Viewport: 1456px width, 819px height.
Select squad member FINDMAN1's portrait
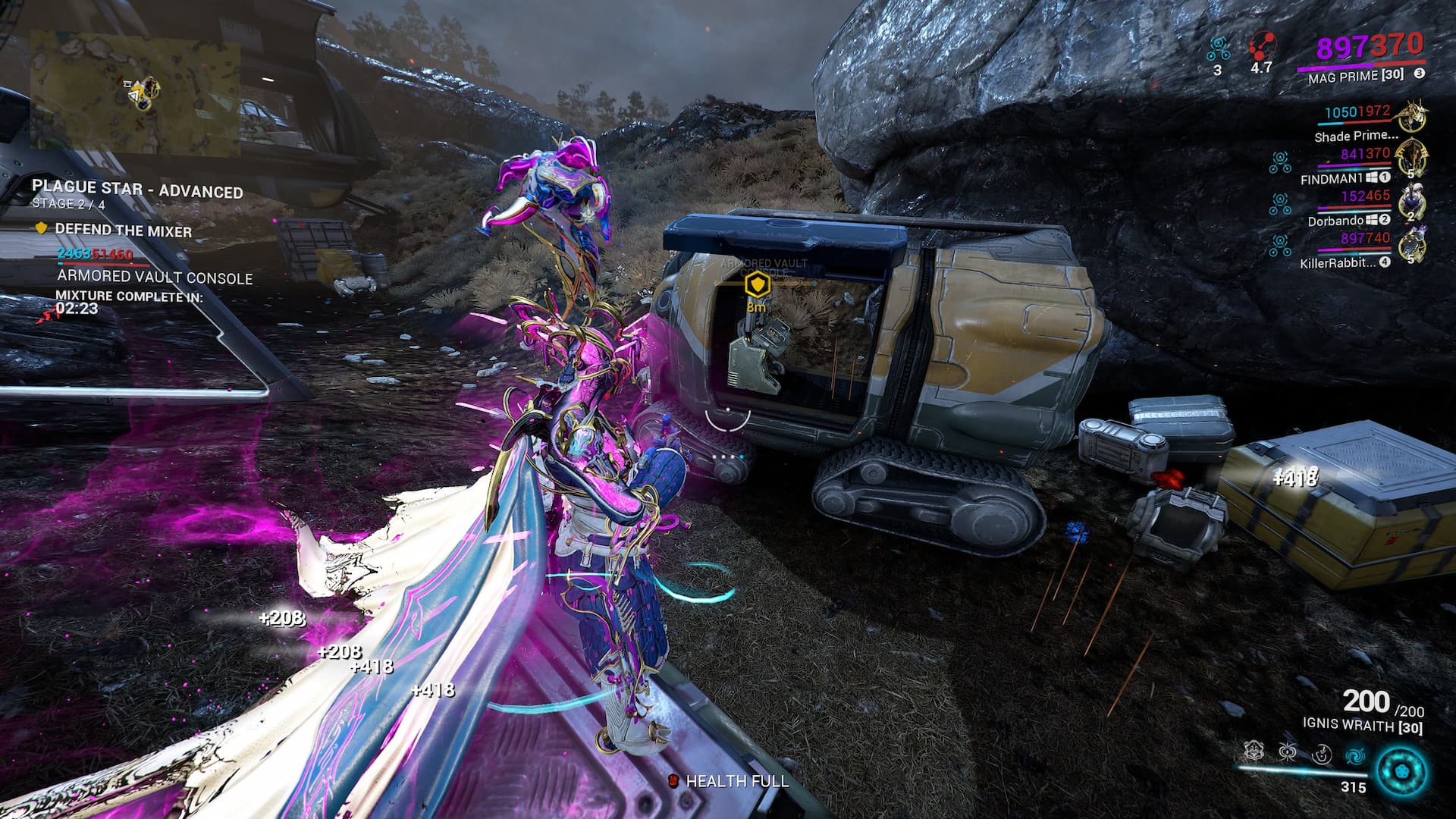click(x=1412, y=158)
